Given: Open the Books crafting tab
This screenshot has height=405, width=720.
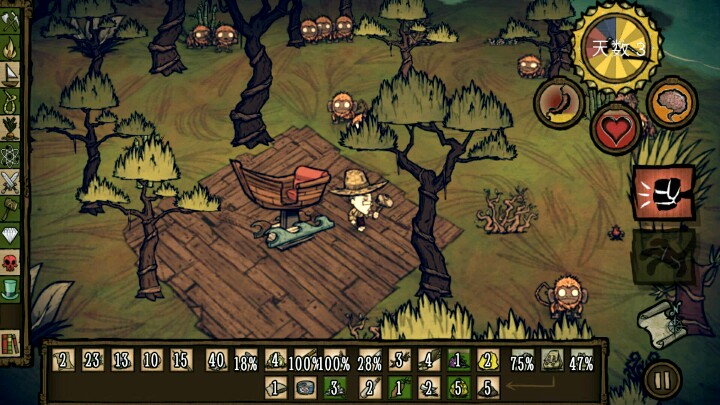Looking at the screenshot, I should [13, 343].
